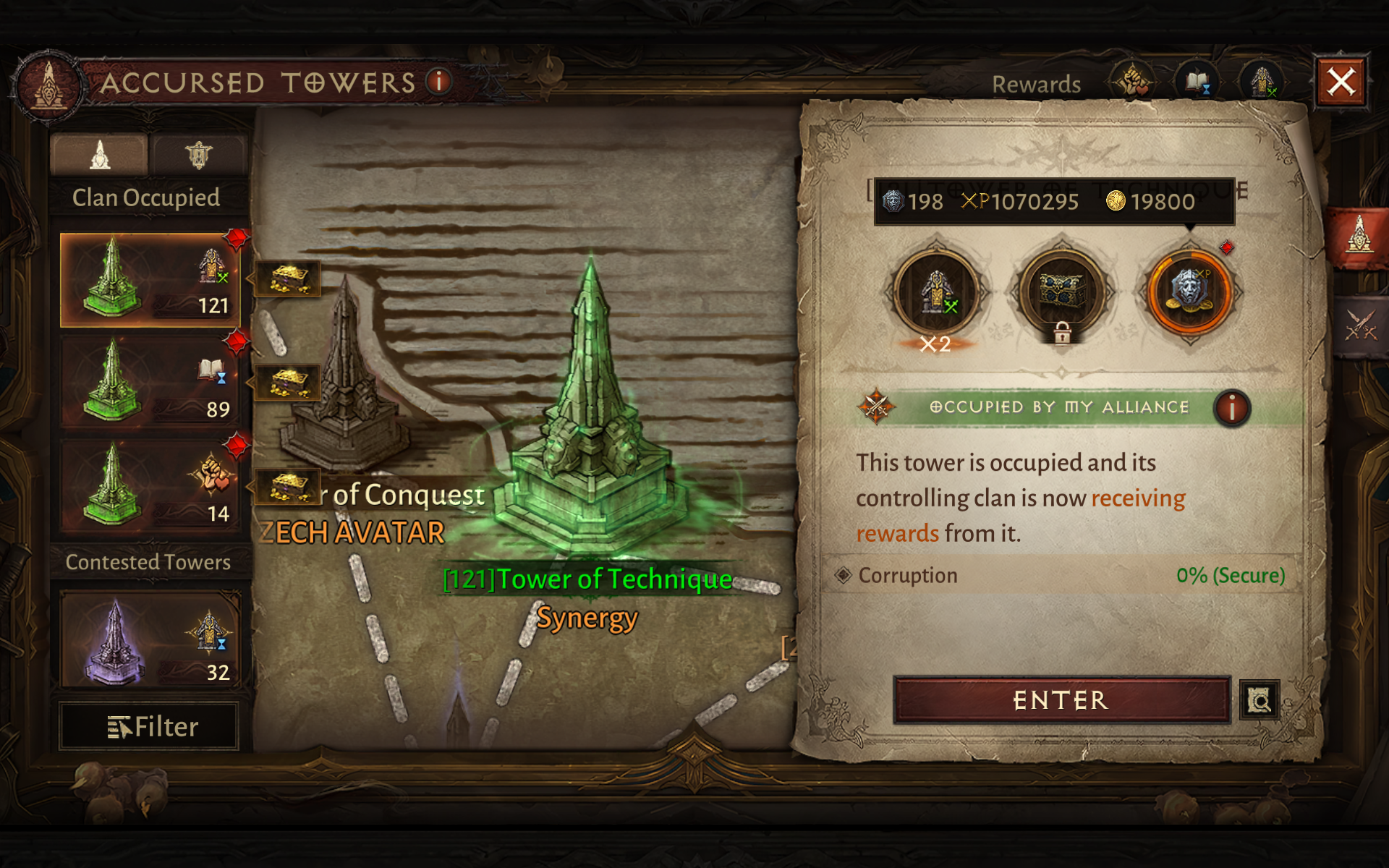Show info about Accursed Towers
The image size is (1389, 868).
pos(438,81)
